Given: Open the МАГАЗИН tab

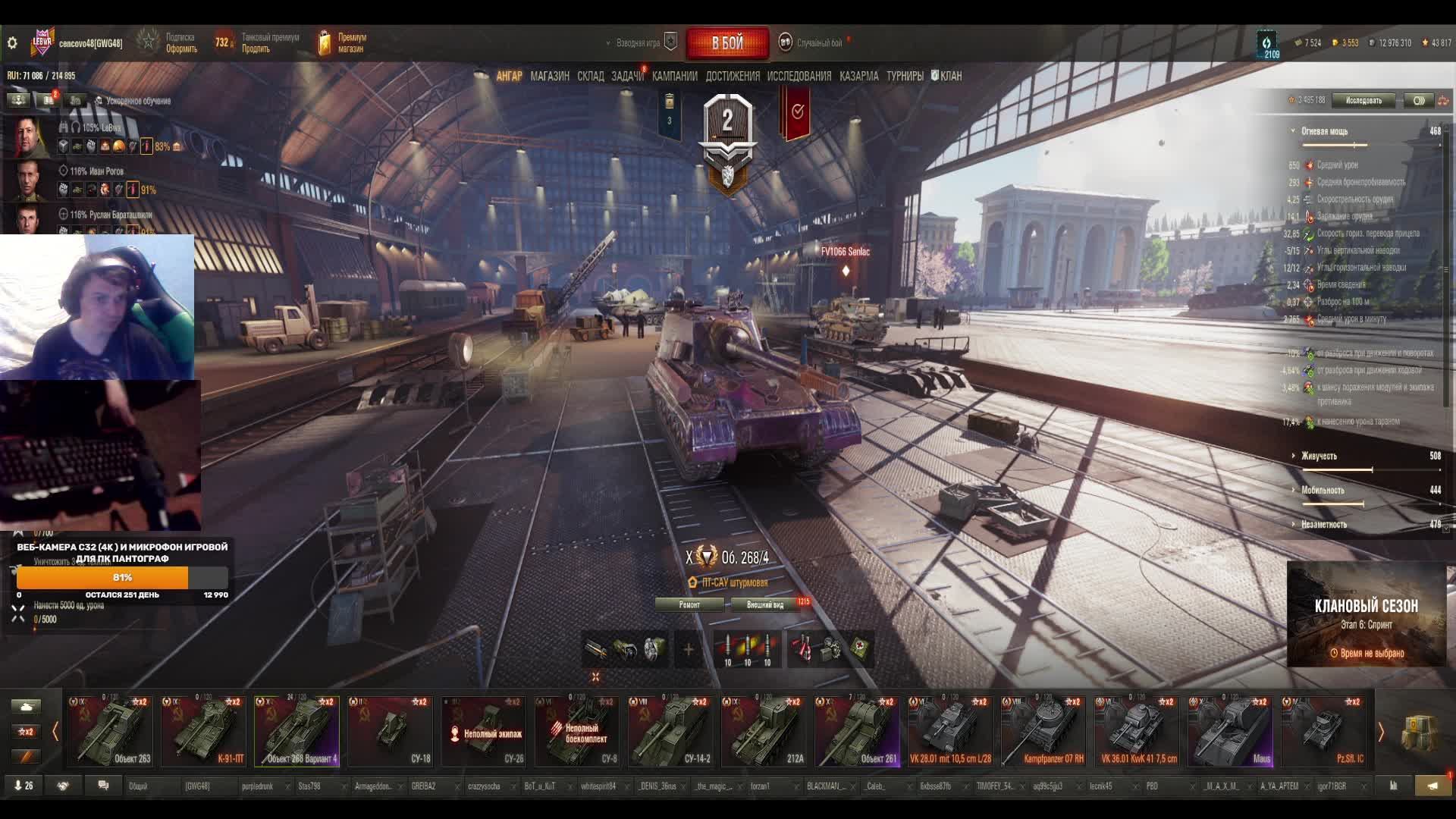Looking at the screenshot, I should point(550,76).
